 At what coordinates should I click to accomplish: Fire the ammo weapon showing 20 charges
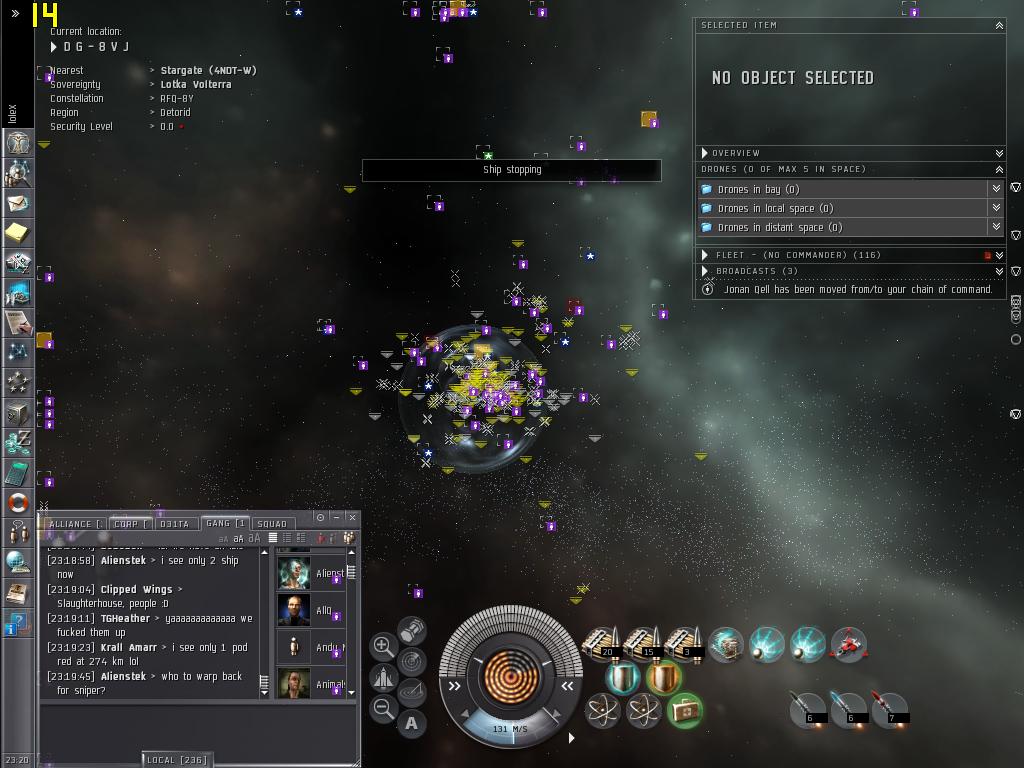coord(603,643)
